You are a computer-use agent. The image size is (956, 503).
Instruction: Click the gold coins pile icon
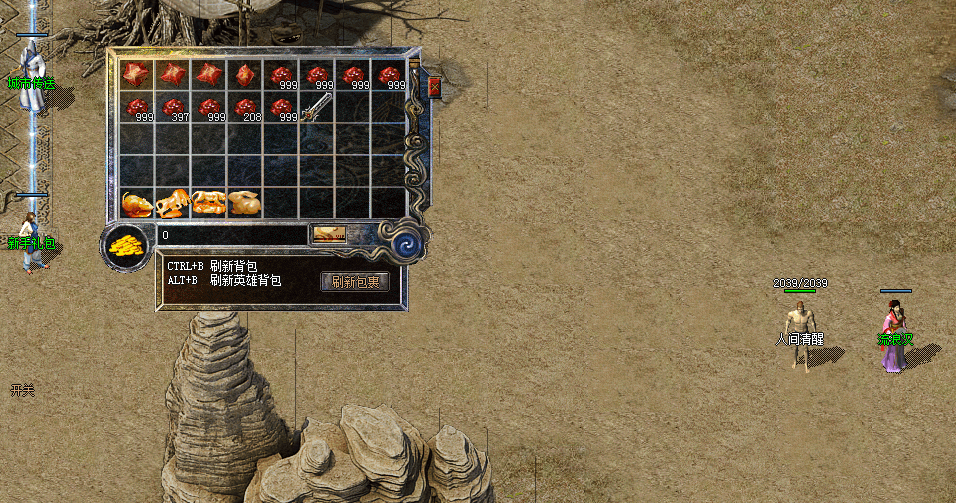click(x=126, y=246)
